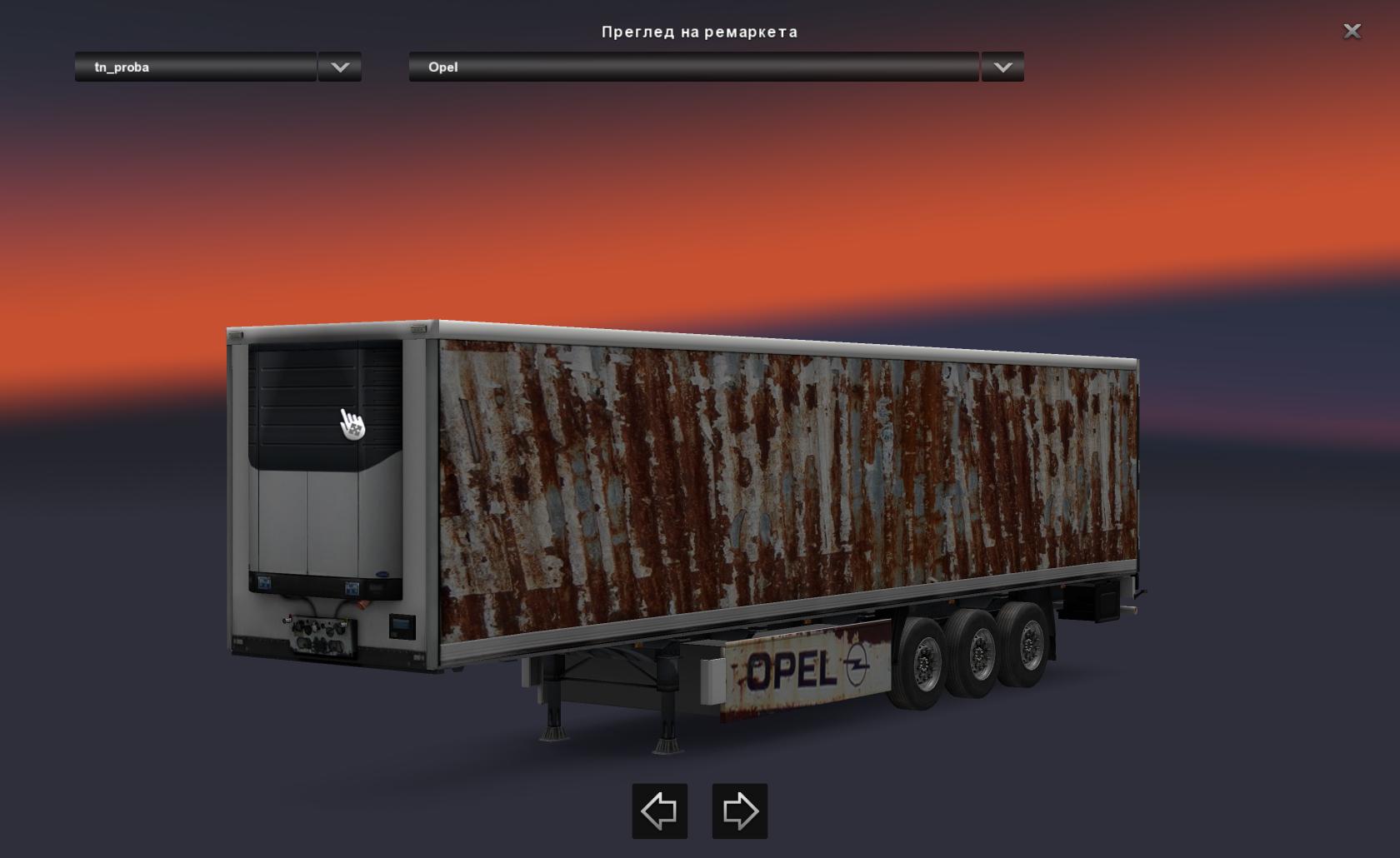Close the trailer preview window
Viewport: 1400px width, 858px height.
(x=1352, y=32)
